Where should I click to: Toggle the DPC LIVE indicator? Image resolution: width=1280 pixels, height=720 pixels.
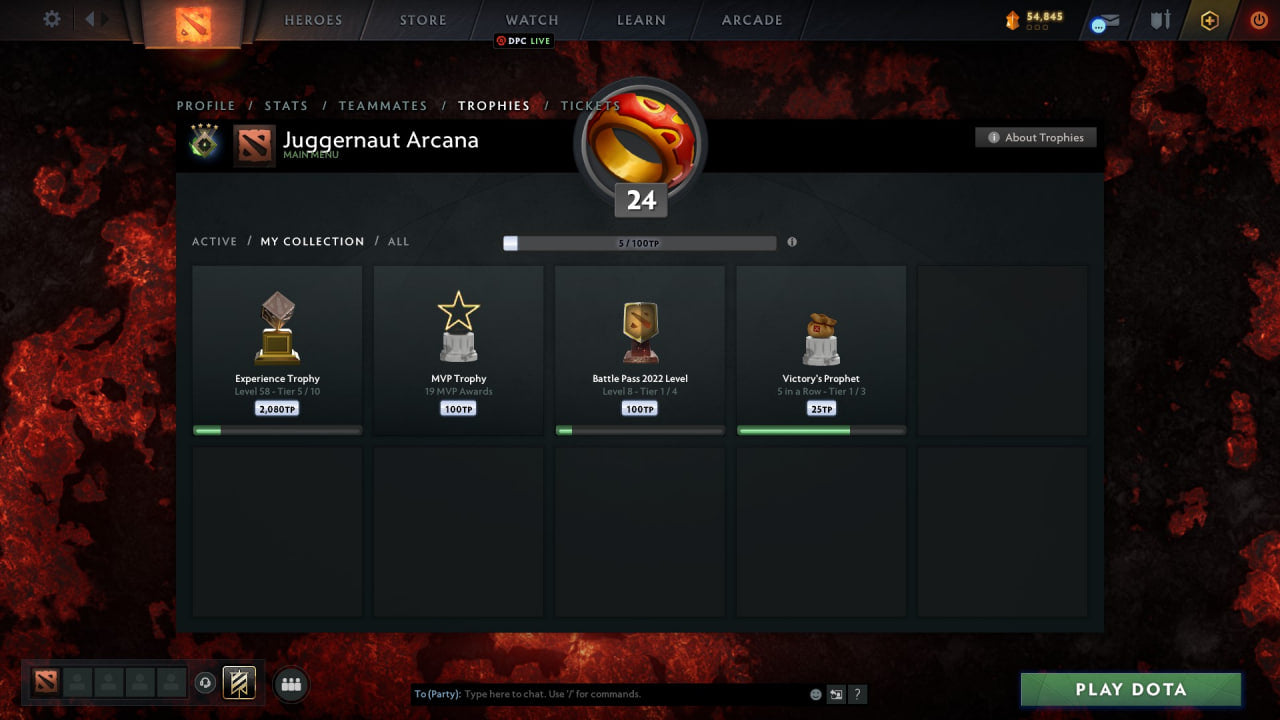click(x=523, y=41)
